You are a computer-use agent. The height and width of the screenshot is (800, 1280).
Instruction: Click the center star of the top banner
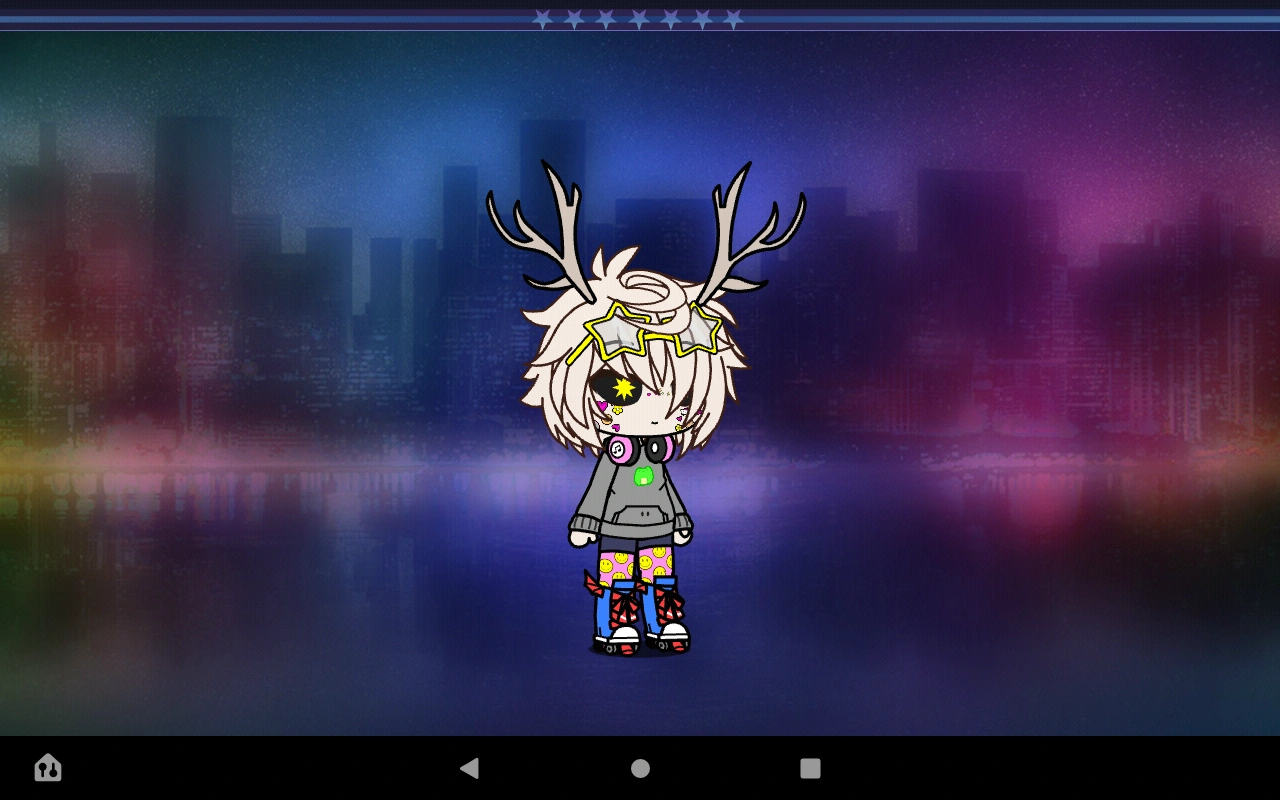coord(638,17)
